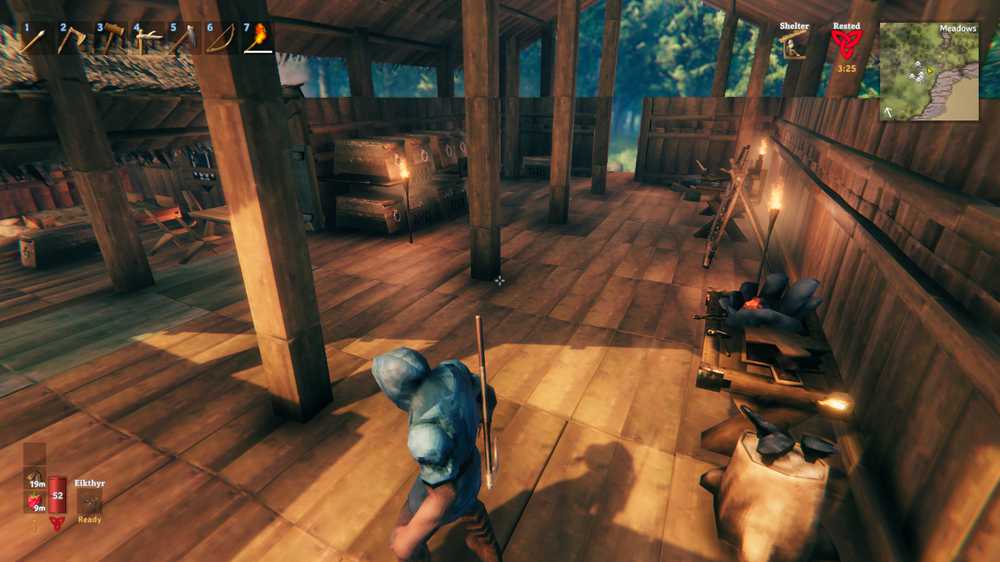Select the hammer in hotbar slot 3

[x=109, y=39]
